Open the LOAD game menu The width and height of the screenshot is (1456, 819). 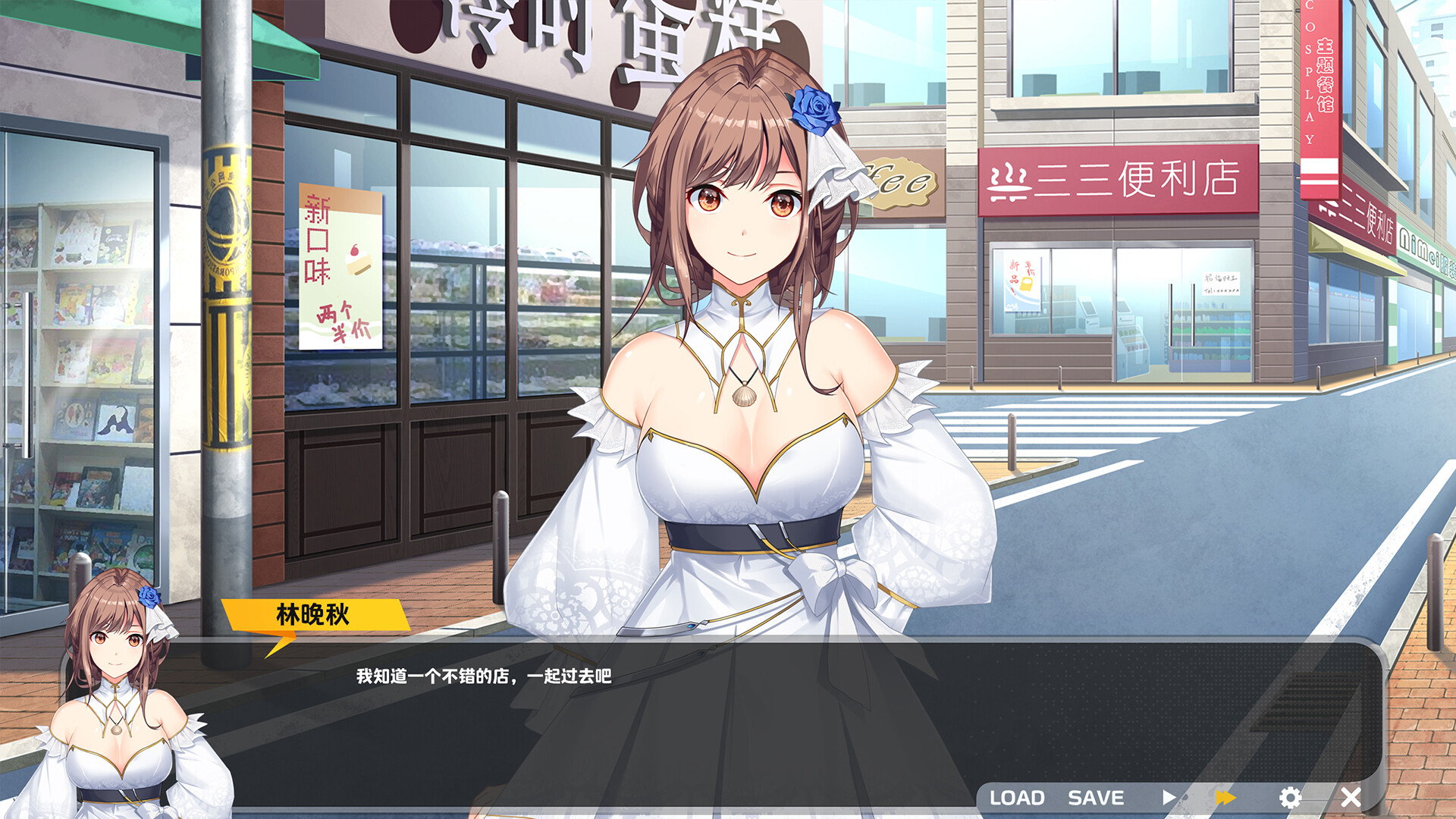1017,798
